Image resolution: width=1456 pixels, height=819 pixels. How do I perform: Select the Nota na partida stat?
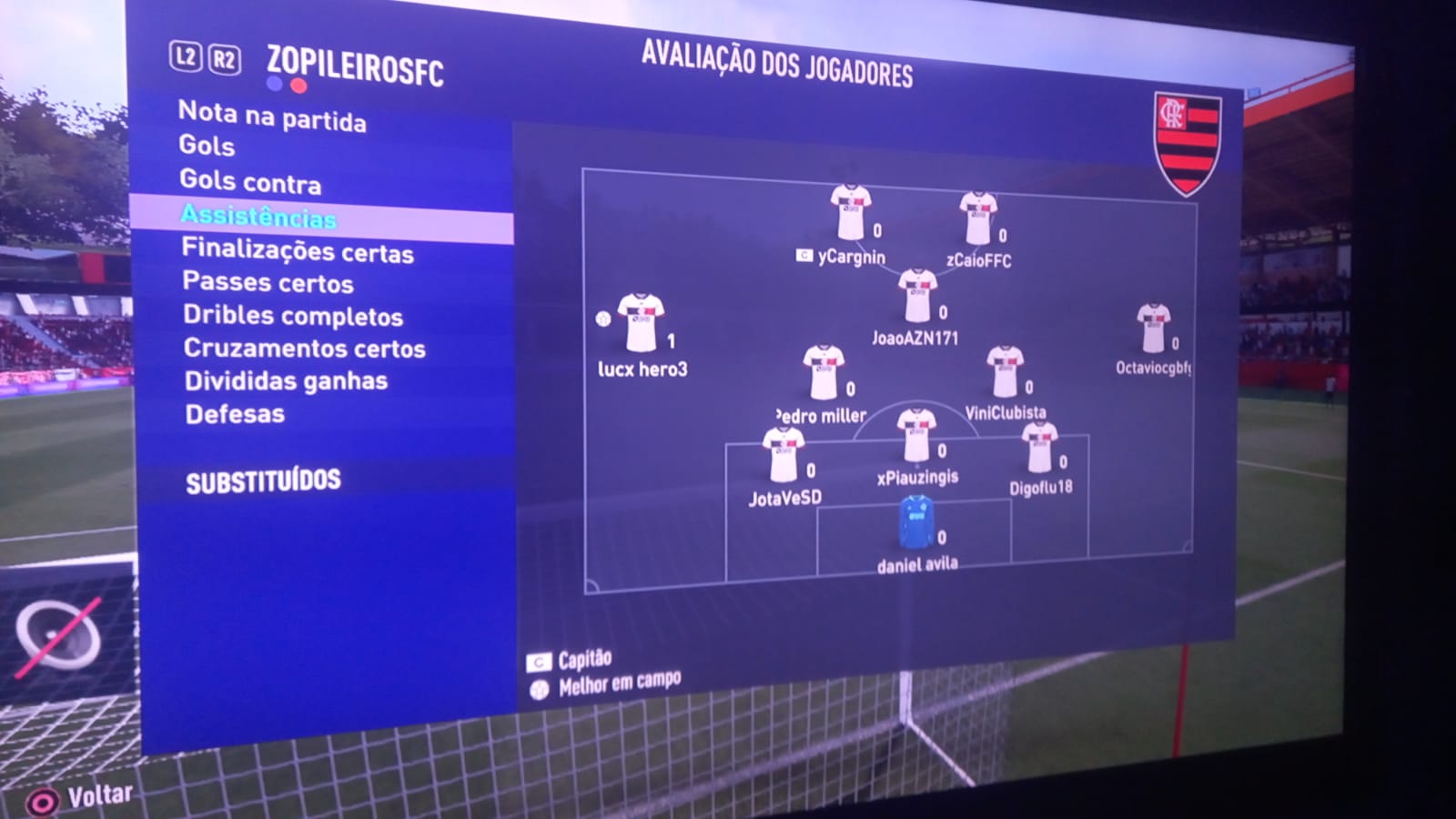click(272, 116)
